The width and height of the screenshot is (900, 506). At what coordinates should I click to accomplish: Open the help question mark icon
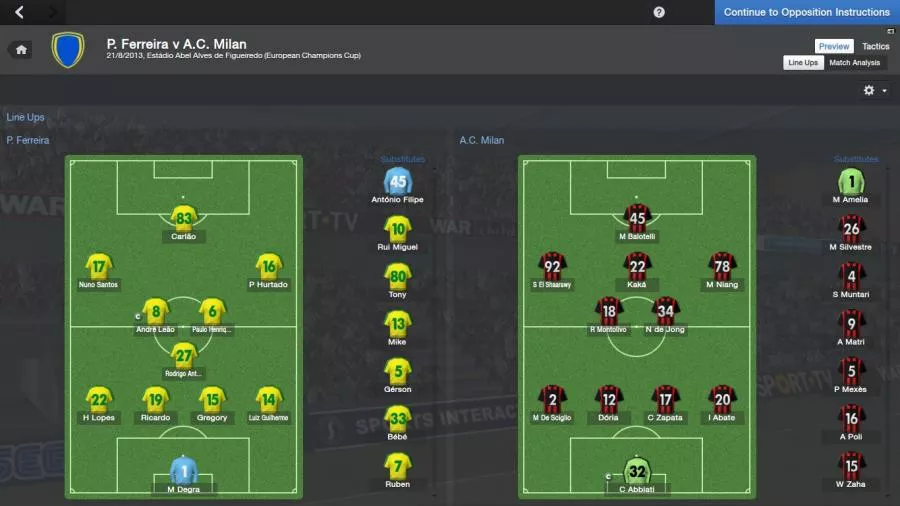coord(659,12)
